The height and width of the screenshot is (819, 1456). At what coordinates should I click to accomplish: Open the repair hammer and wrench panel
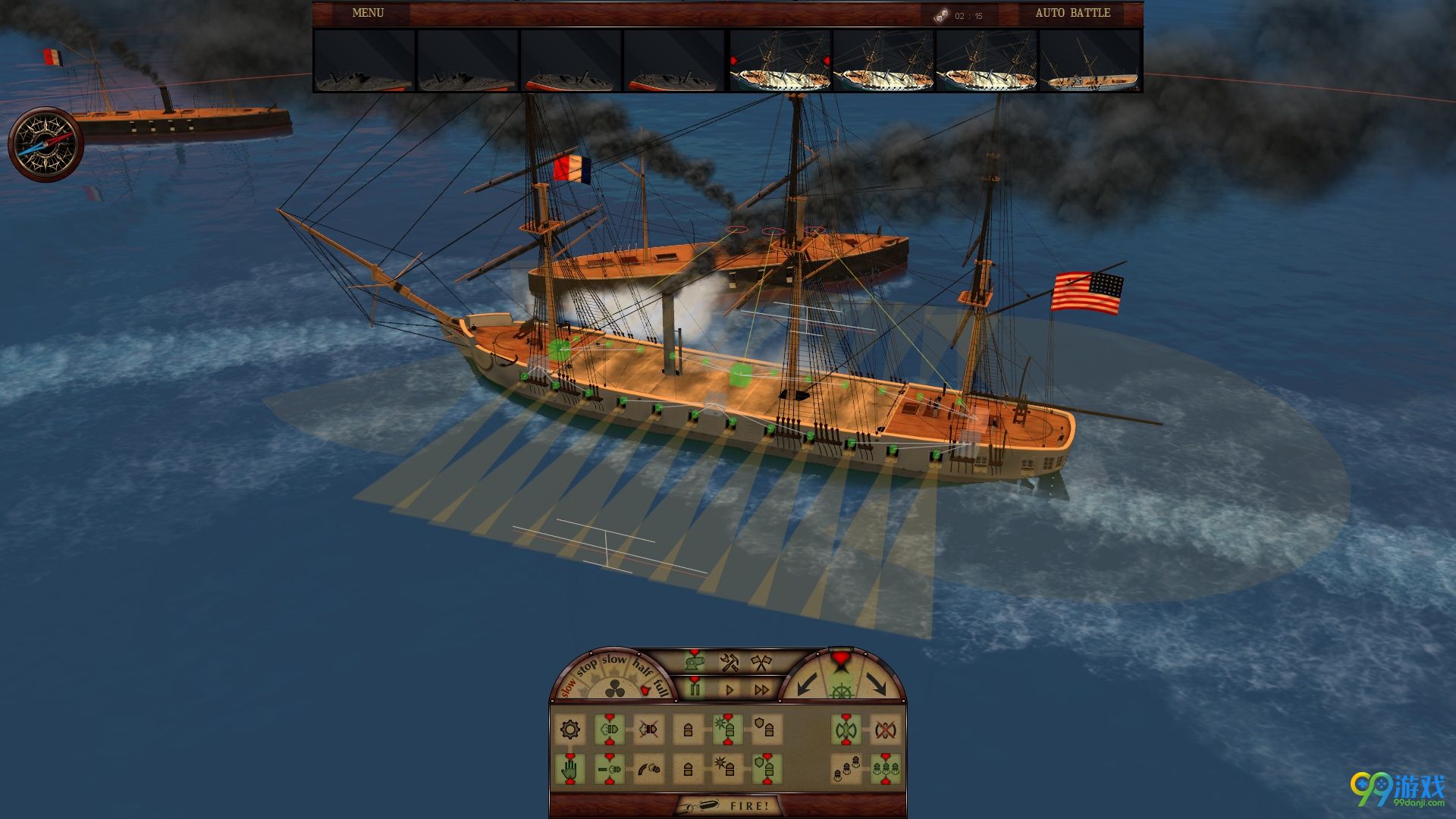coord(729,663)
